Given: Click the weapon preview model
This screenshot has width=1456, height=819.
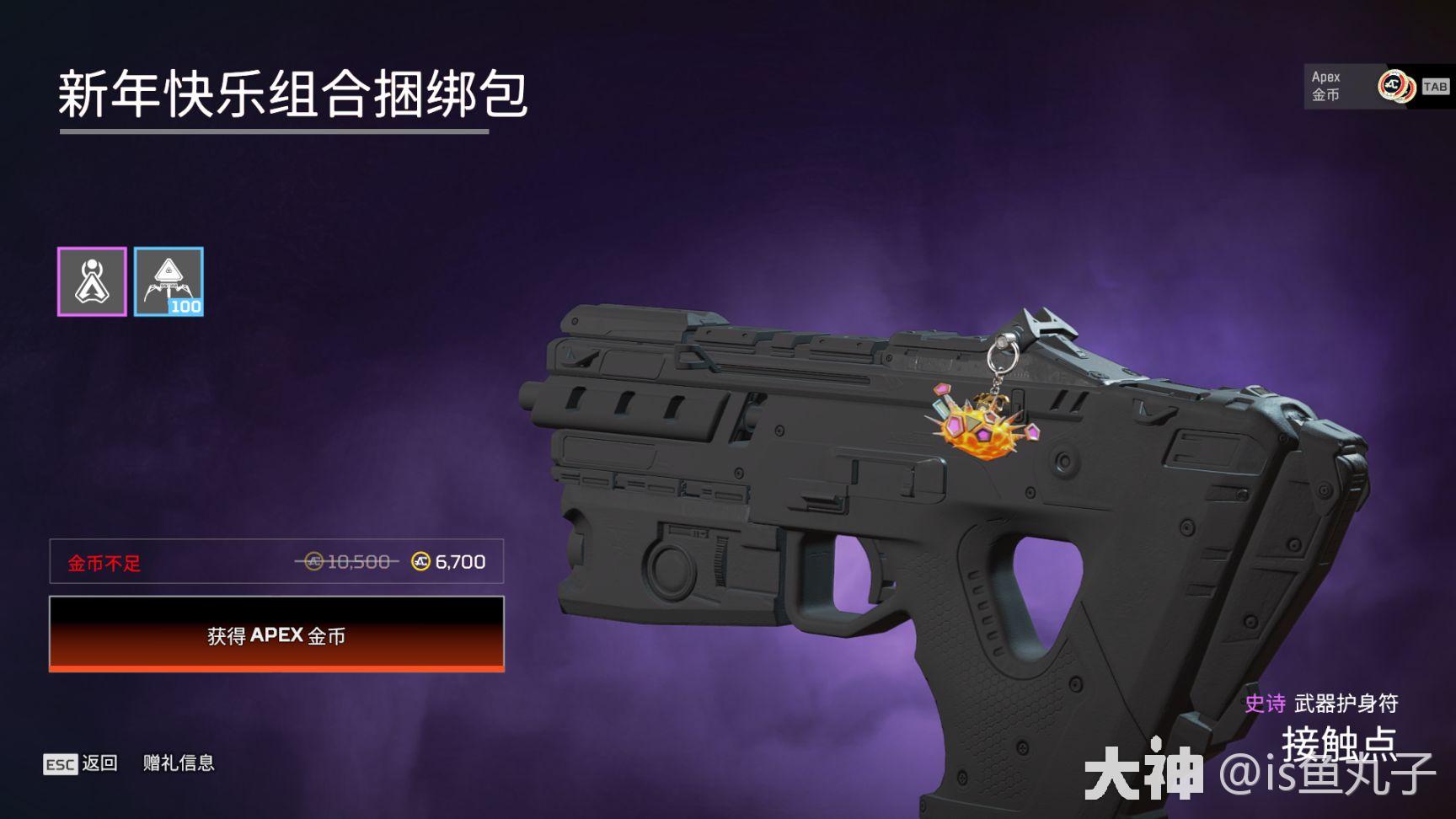Looking at the screenshot, I should pyautogui.click(x=885, y=506).
